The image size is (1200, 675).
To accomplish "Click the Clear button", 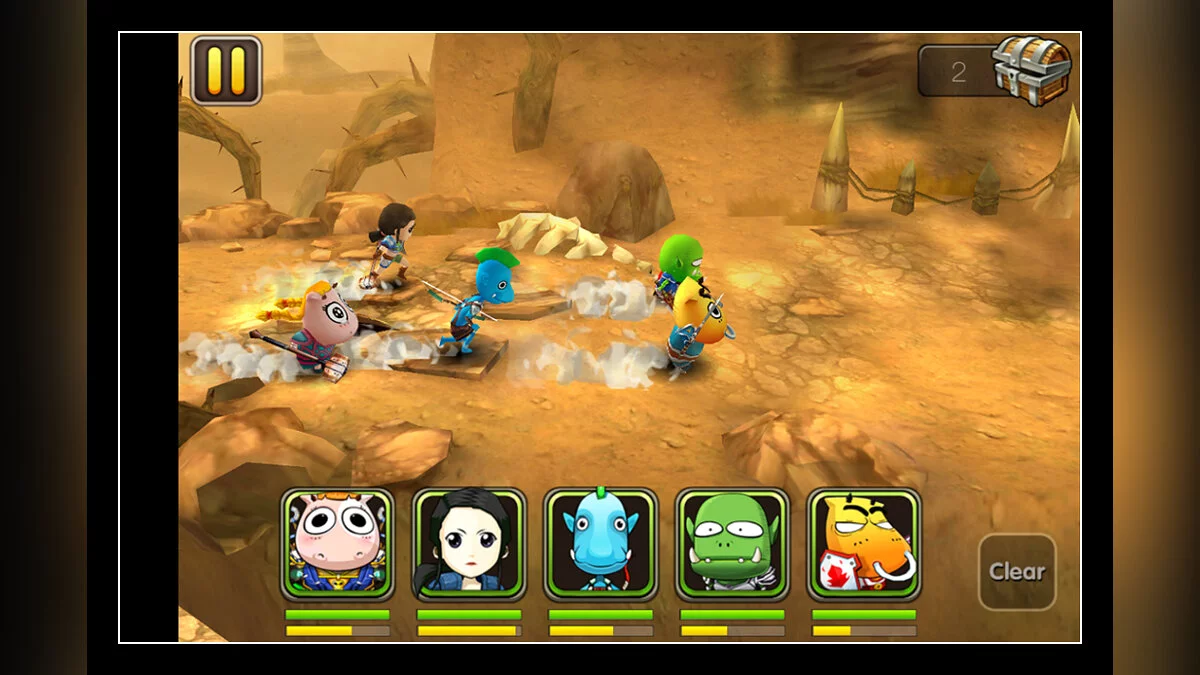I will click(1017, 572).
